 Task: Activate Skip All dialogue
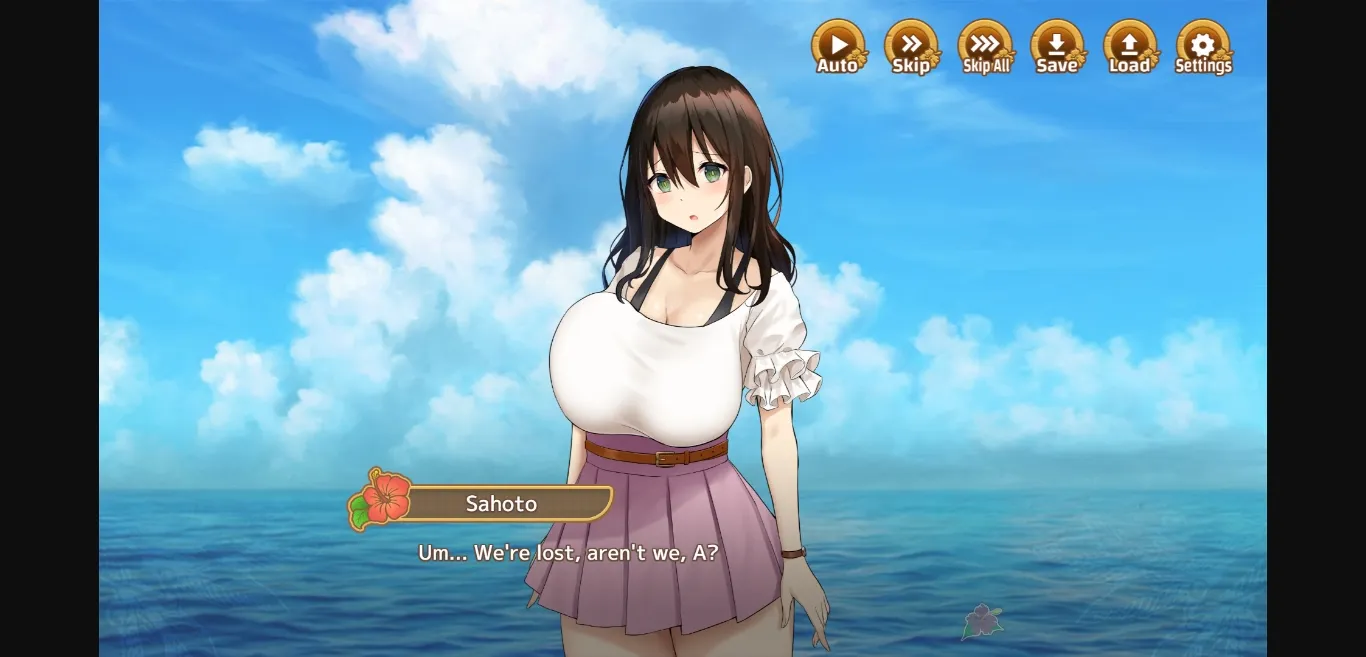[x=985, y=47]
